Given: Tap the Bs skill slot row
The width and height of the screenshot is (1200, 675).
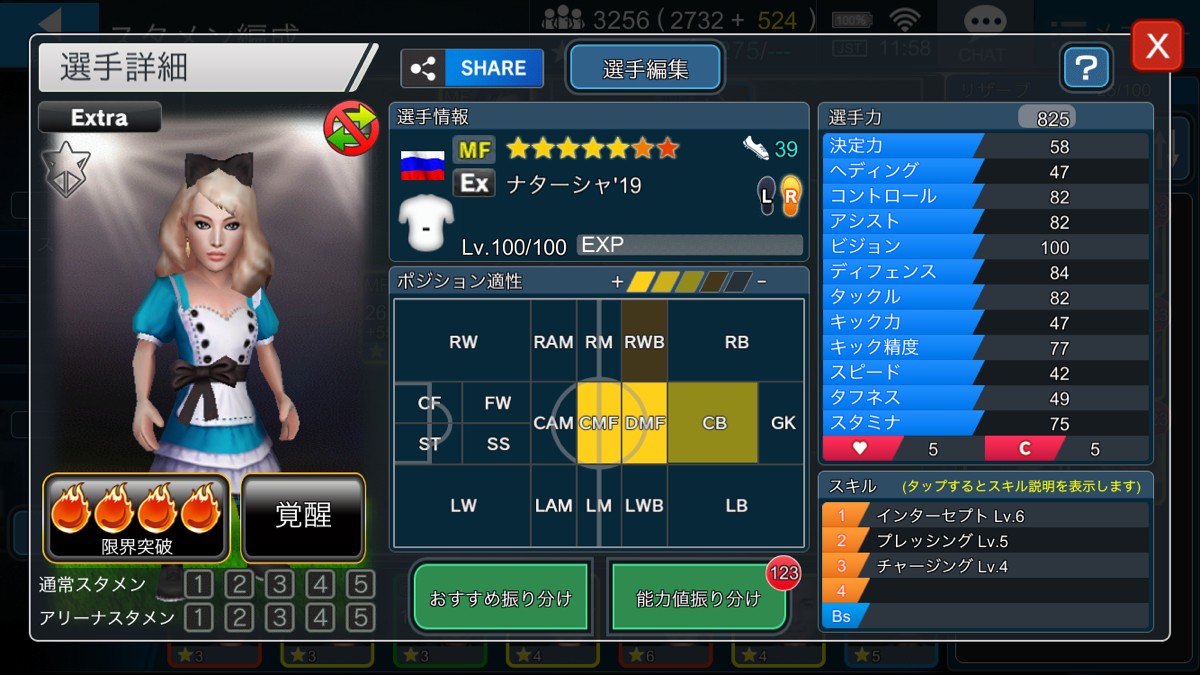Looking at the screenshot, I should 985,616.
